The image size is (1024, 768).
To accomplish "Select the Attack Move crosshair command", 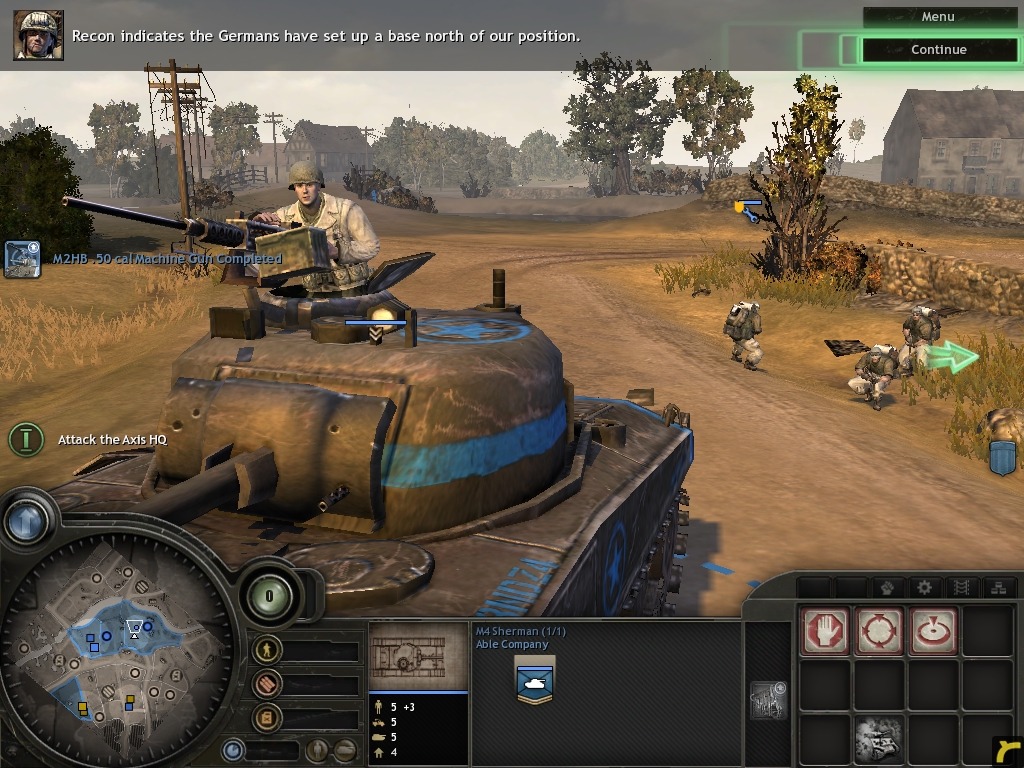I will pyautogui.click(x=879, y=632).
